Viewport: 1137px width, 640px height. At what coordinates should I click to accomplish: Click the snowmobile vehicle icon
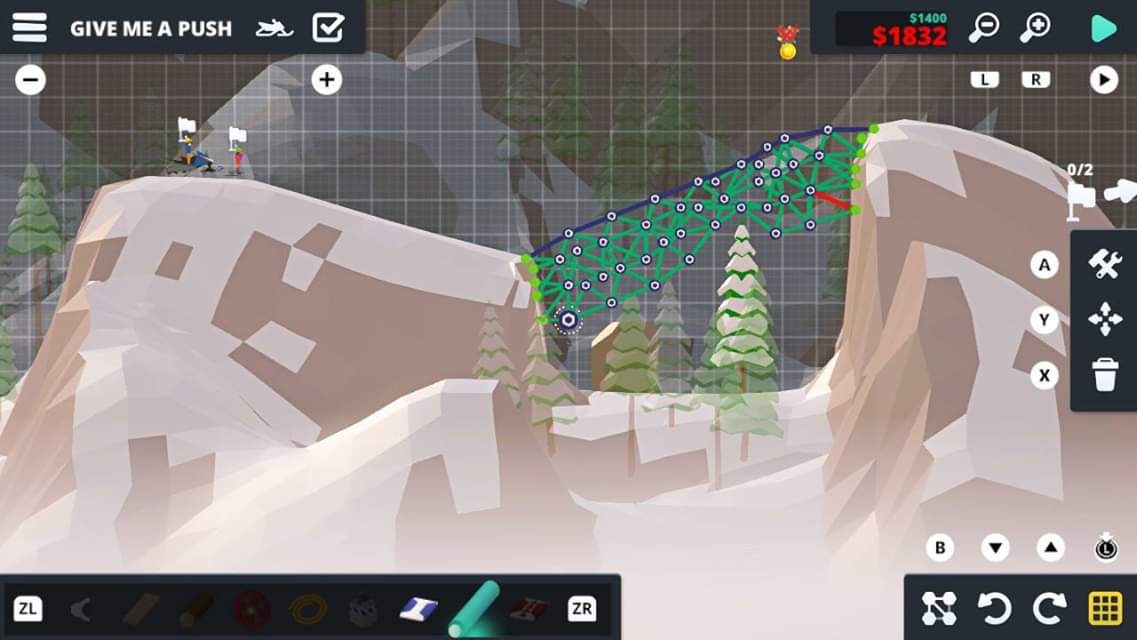[x=274, y=28]
